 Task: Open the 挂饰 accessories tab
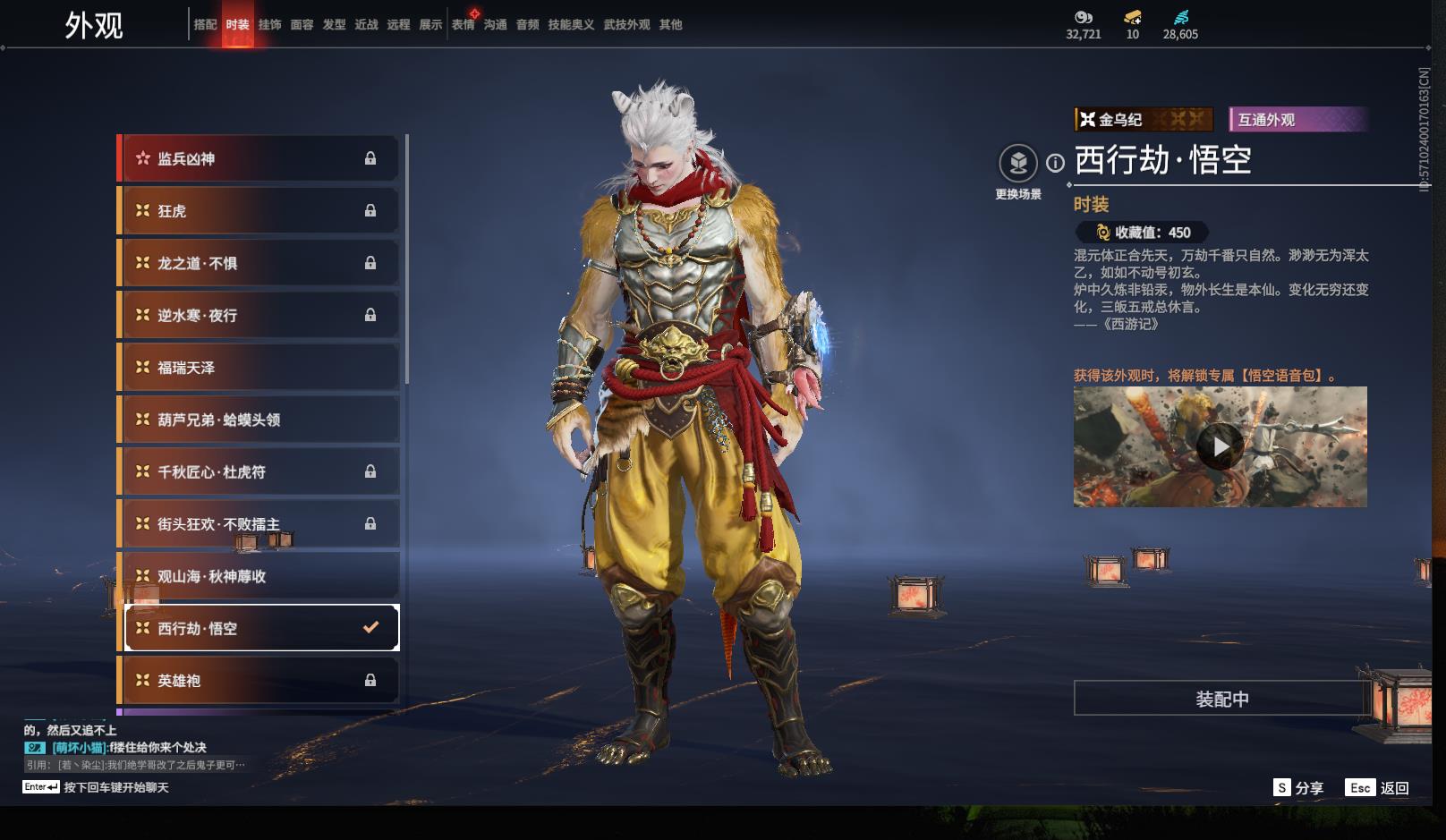coord(269,25)
